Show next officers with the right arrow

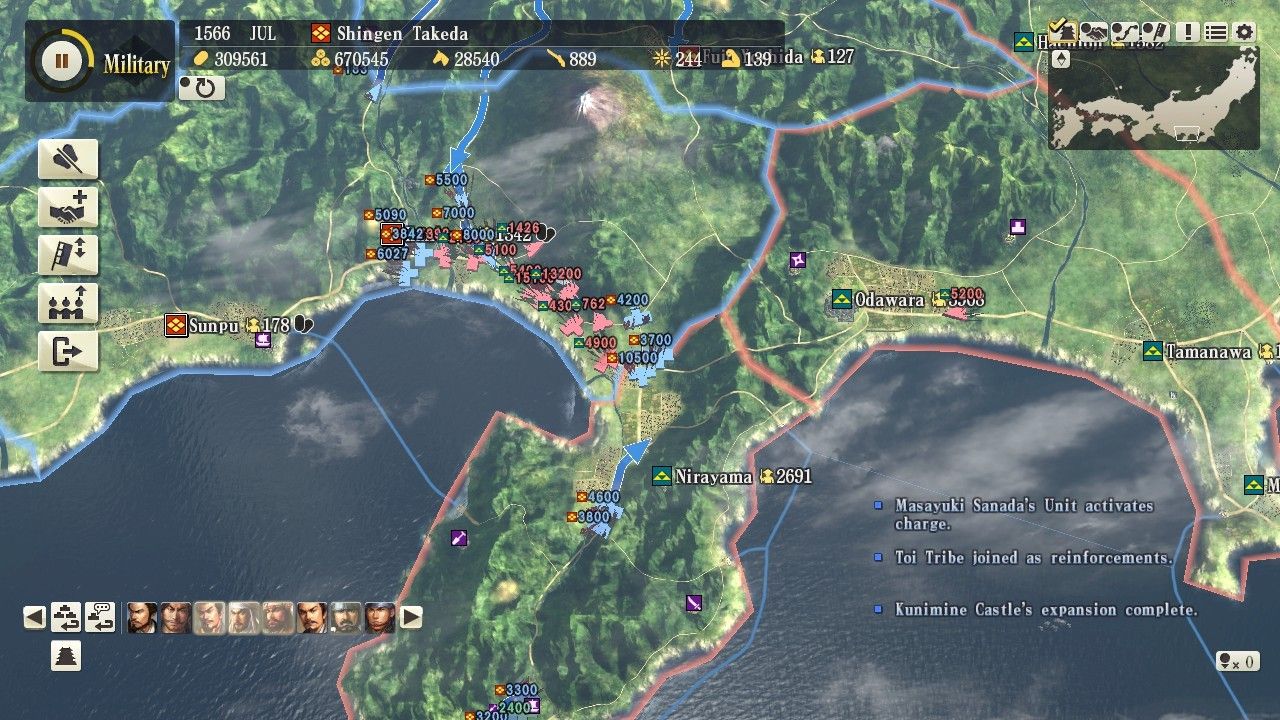tap(411, 618)
